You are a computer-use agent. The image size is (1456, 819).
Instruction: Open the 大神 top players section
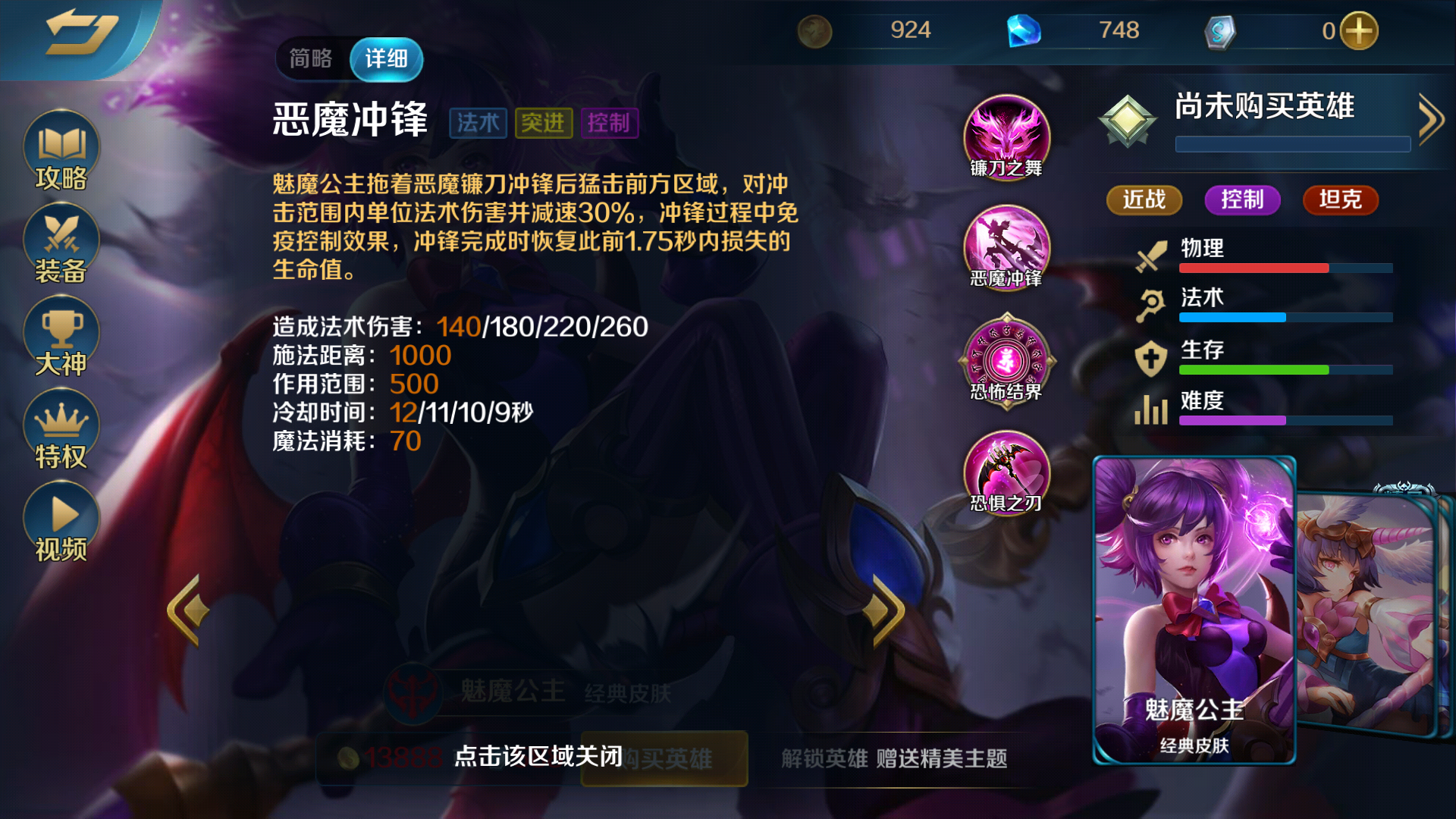point(61,334)
